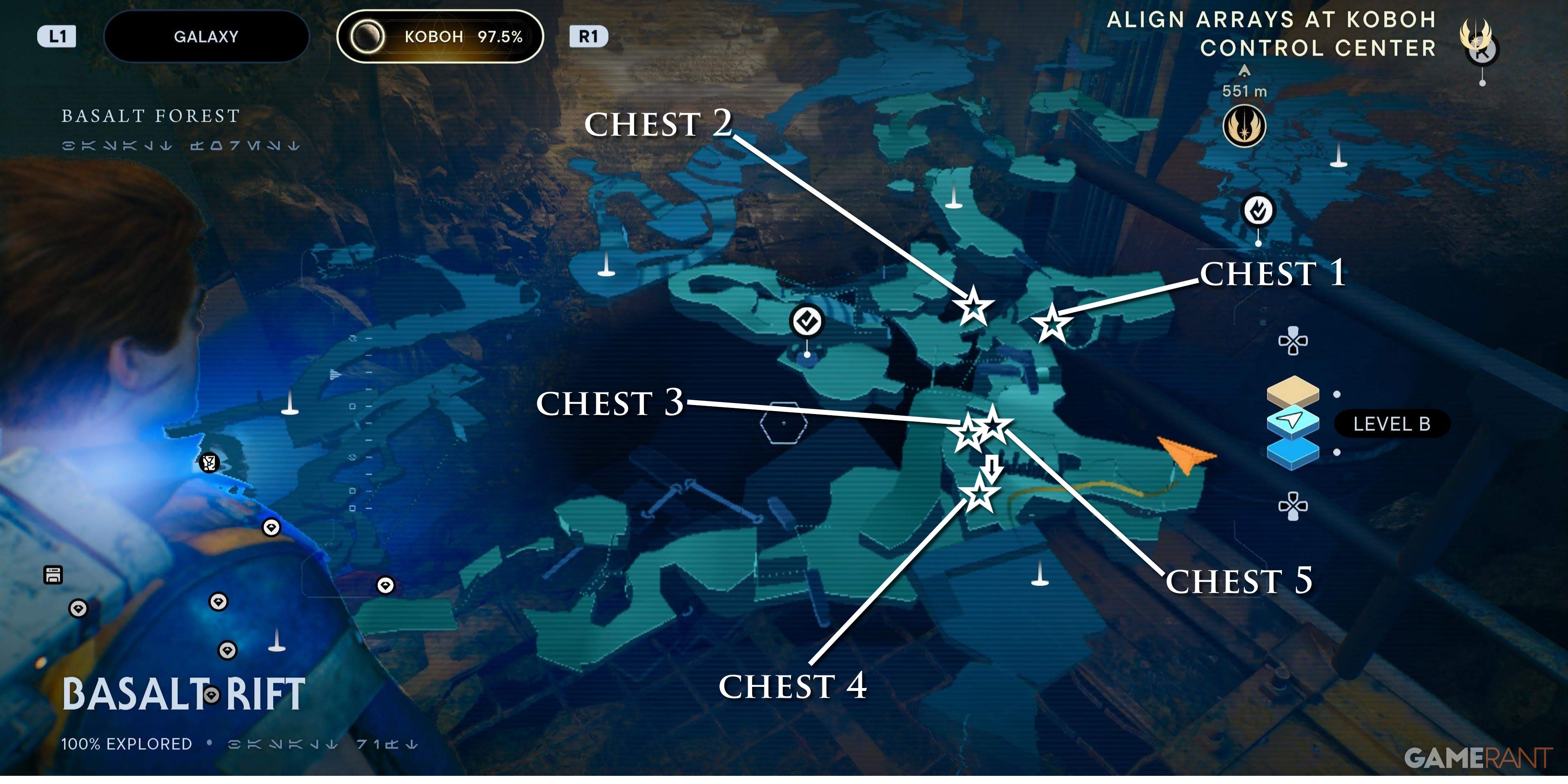Click the R1 button label
This screenshot has height=784, width=1568.
[x=588, y=36]
